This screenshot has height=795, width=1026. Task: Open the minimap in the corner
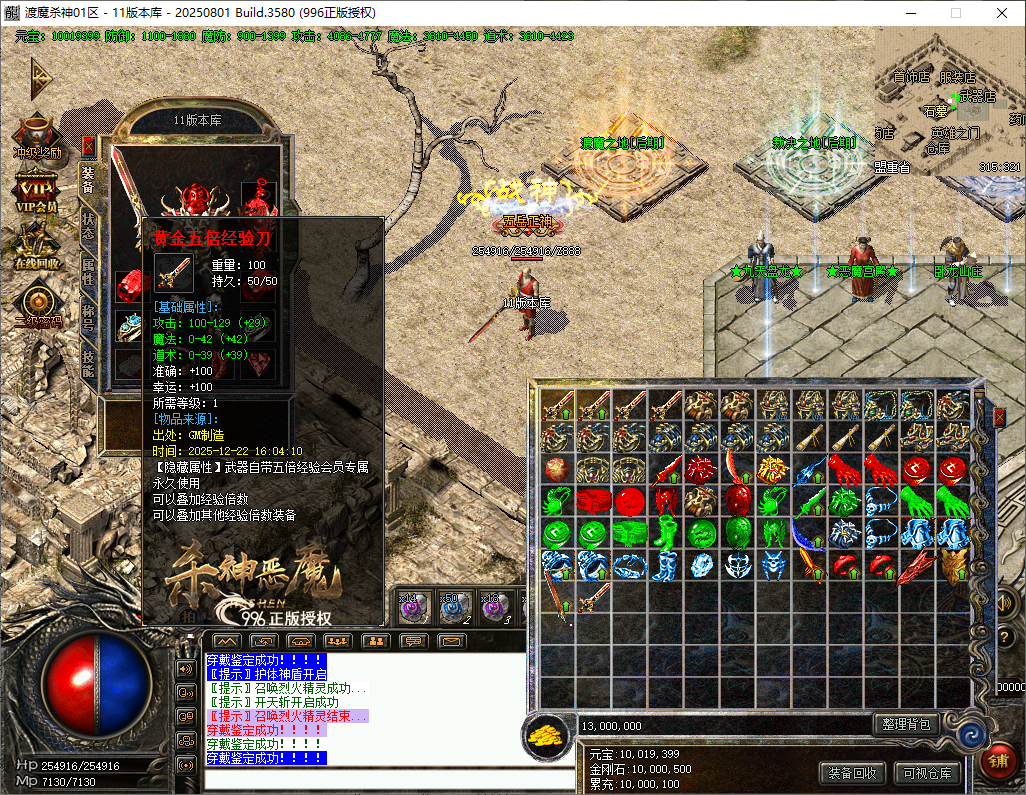point(950,100)
